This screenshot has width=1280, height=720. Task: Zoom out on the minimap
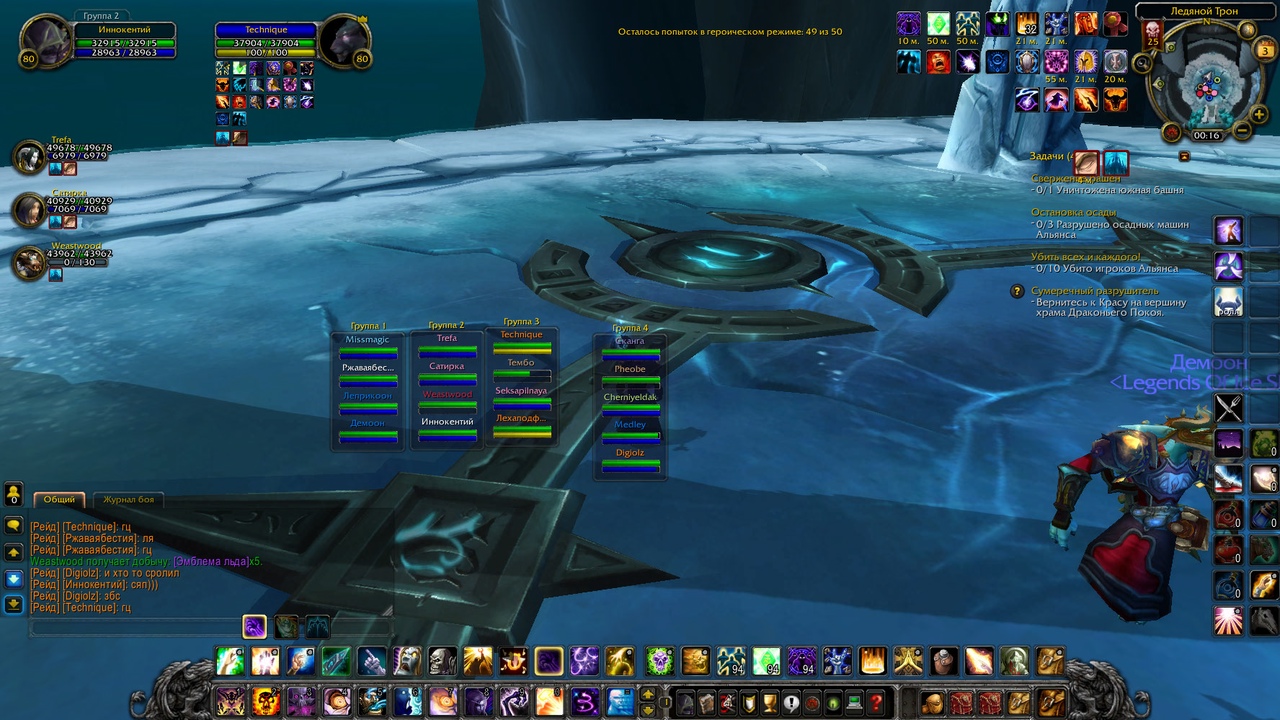click(x=1243, y=130)
